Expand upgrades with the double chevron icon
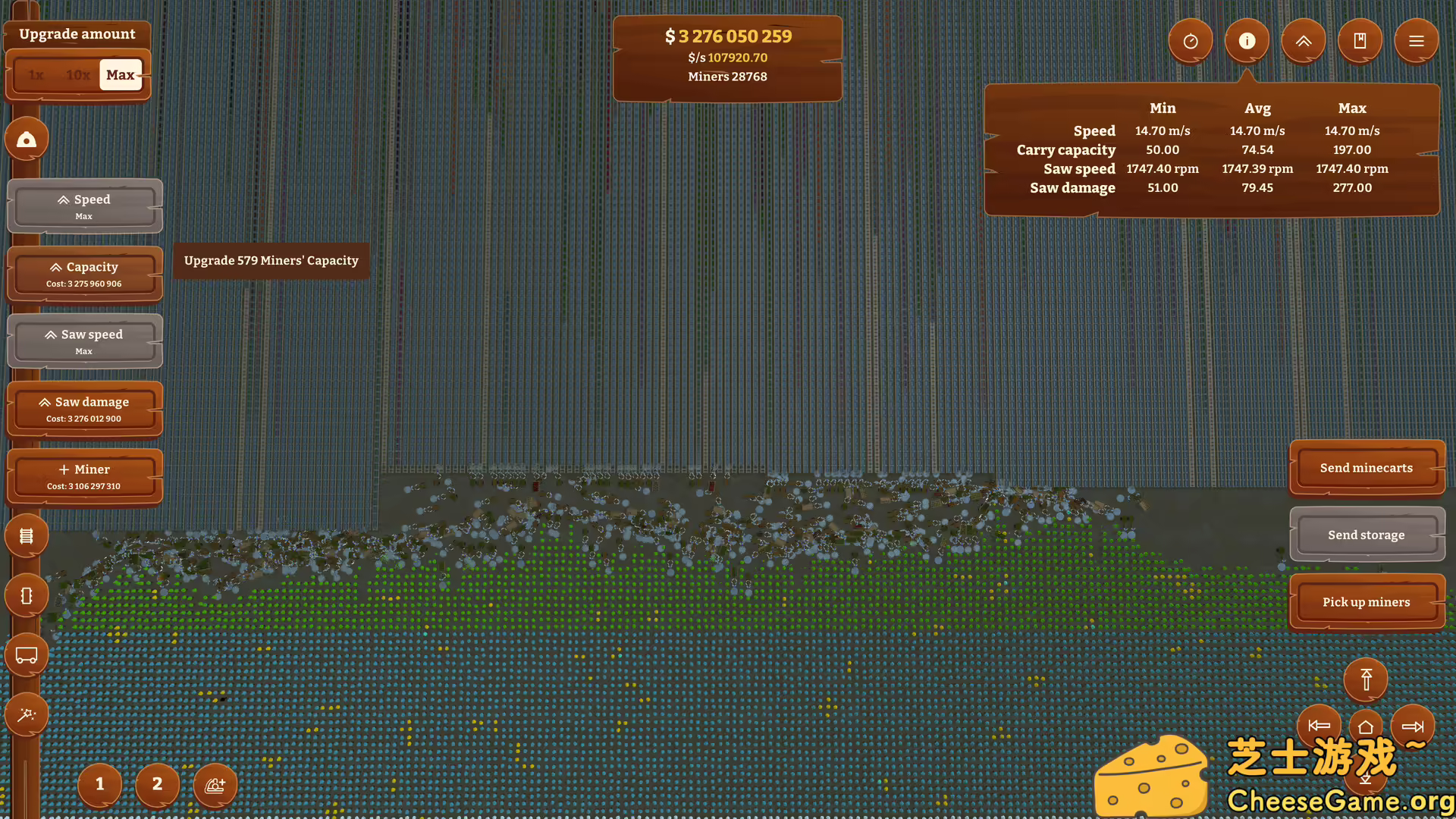The image size is (1456, 819). [x=1304, y=41]
